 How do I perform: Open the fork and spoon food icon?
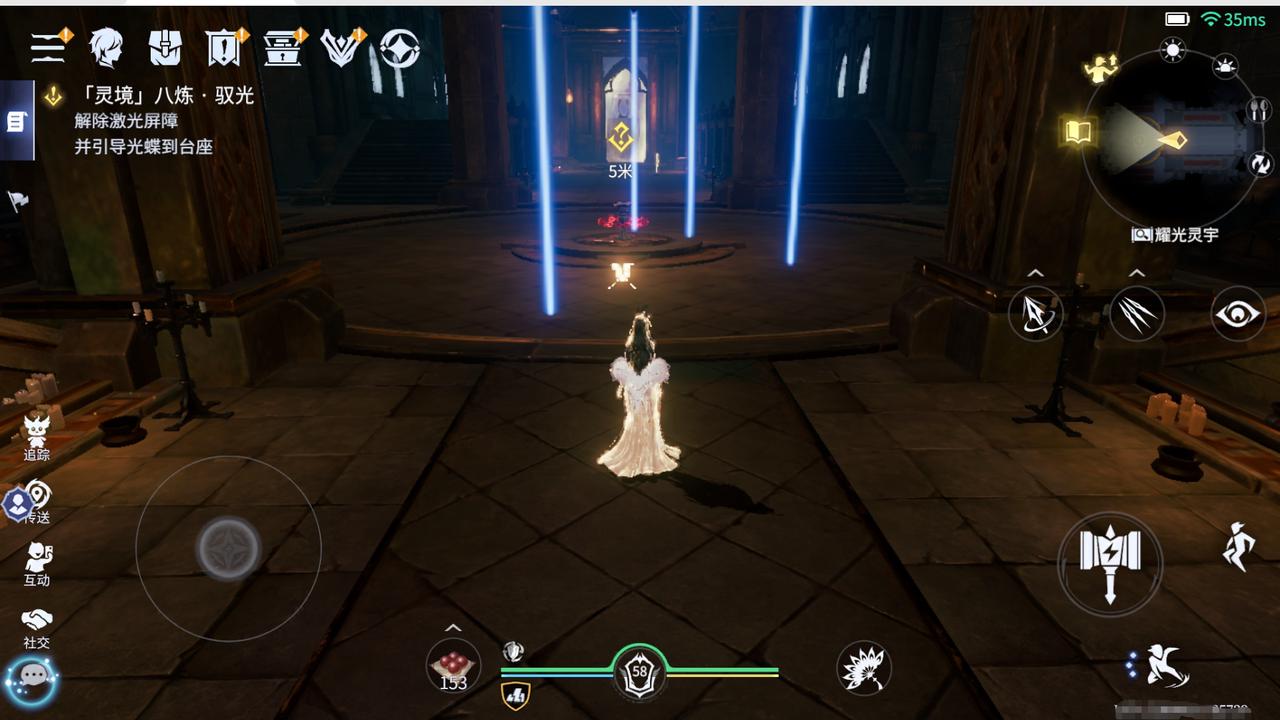[1257, 110]
